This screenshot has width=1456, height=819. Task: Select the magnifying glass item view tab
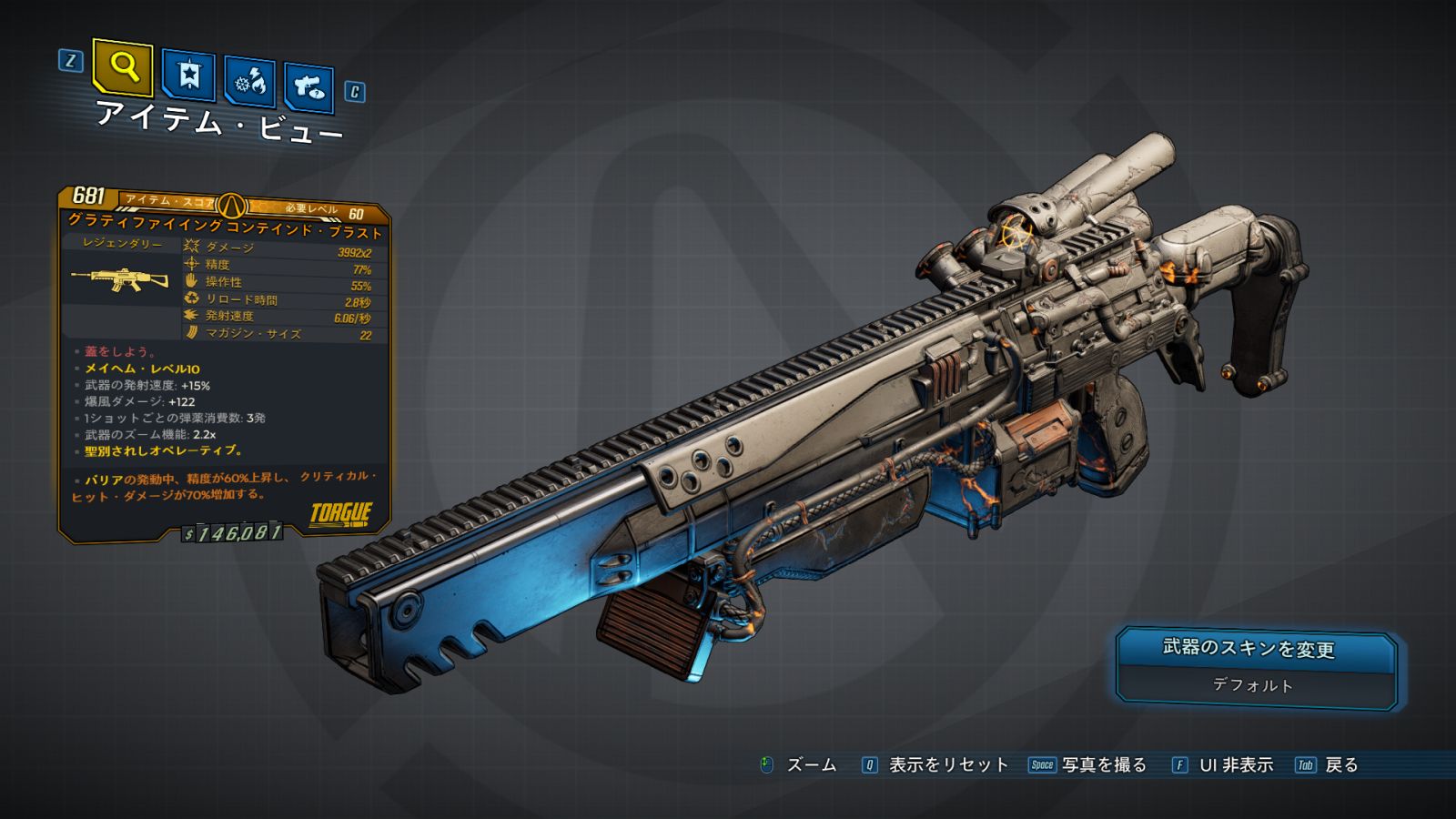click(123, 66)
